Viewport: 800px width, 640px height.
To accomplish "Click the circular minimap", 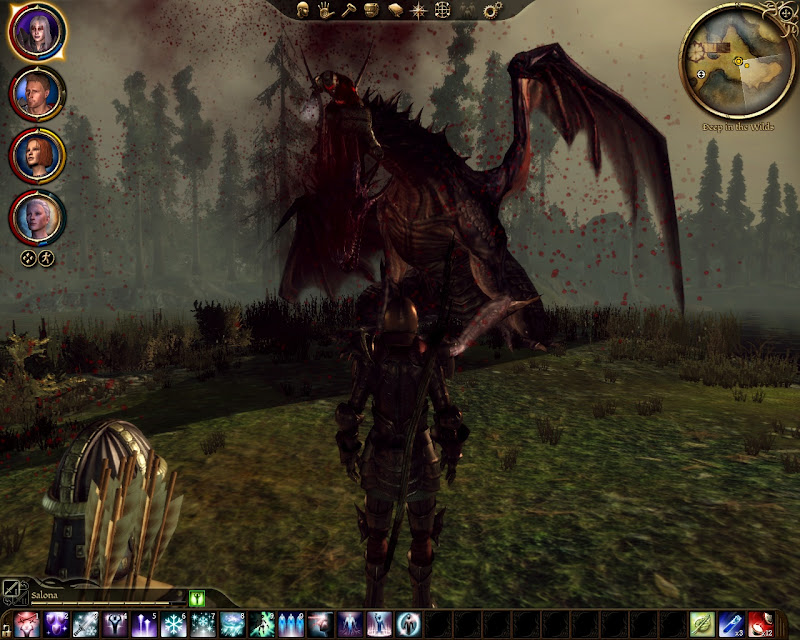I will click(x=738, y=62).
